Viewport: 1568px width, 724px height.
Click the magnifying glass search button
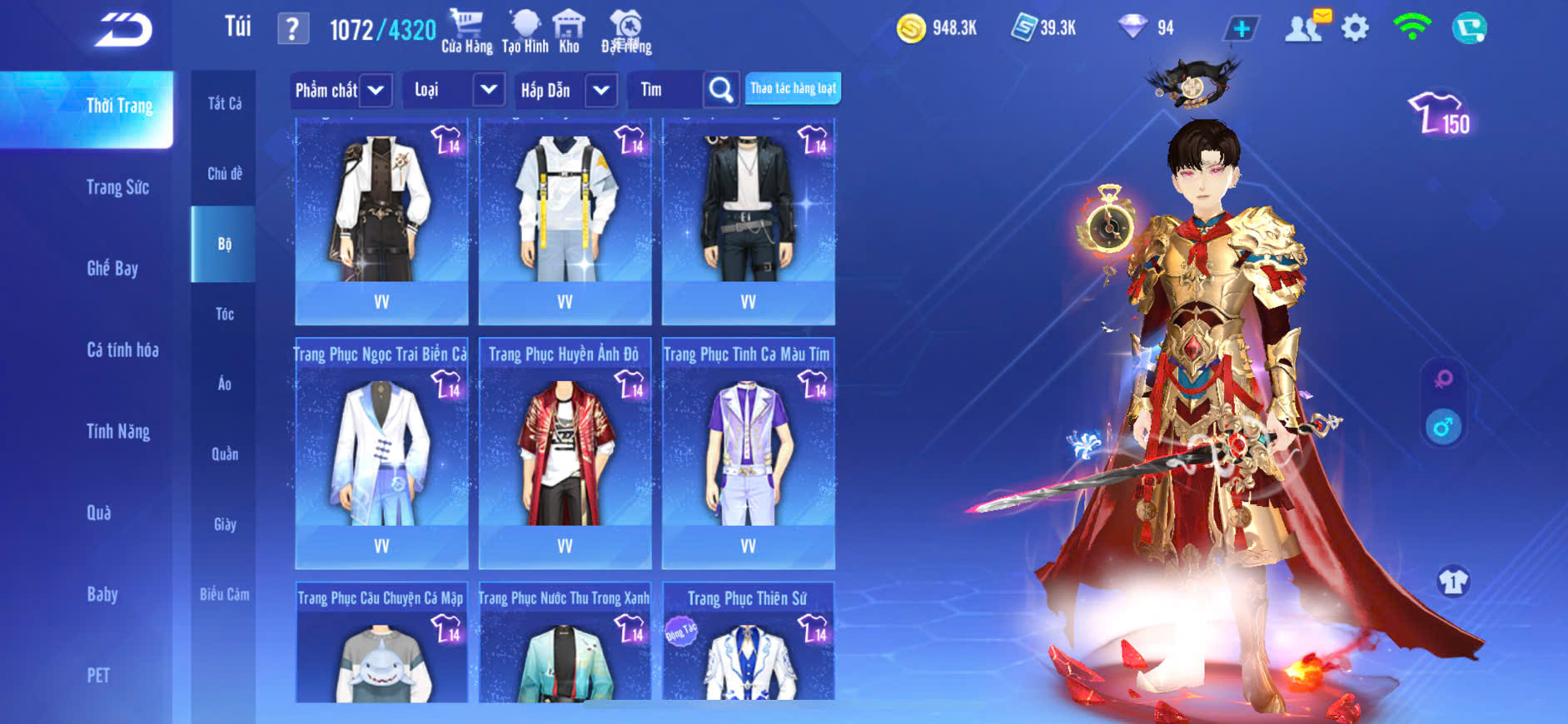point(721,90)
